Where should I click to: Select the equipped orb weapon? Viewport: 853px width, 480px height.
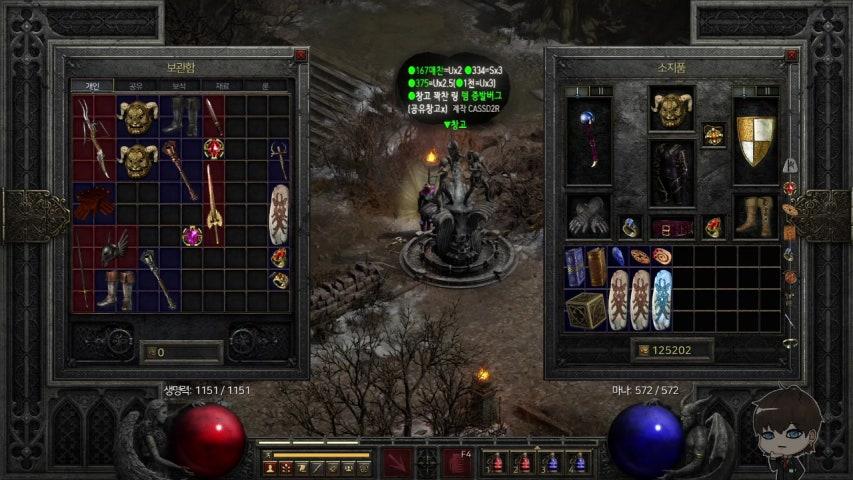tap(589, 140)
